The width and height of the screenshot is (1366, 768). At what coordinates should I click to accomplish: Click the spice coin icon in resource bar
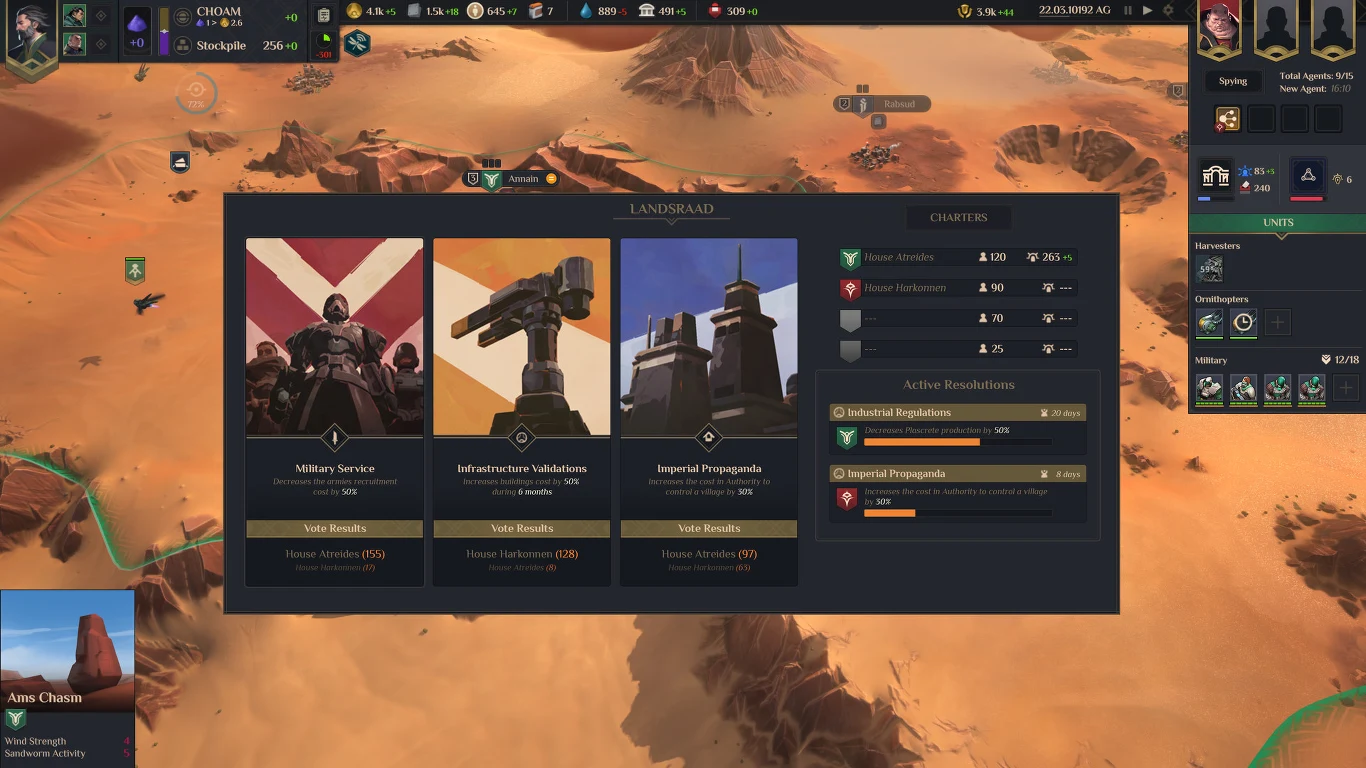click(x=353, y=11)
